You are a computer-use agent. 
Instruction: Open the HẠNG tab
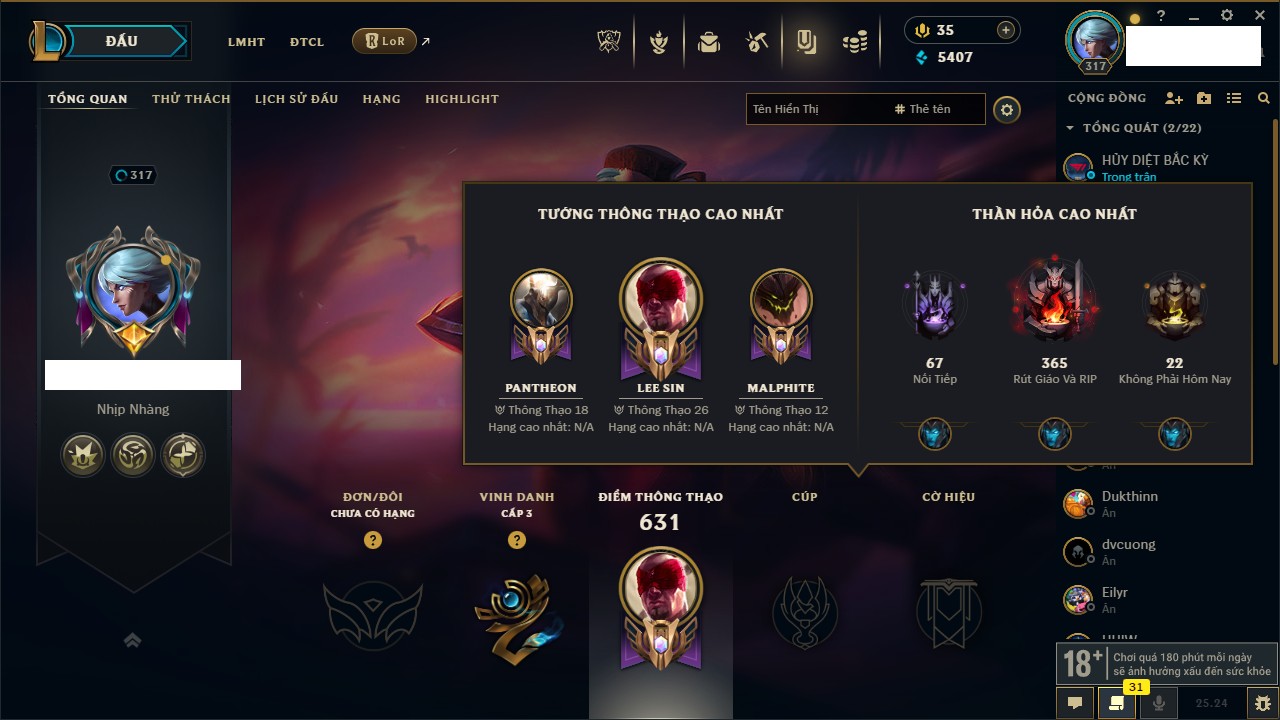381,99
